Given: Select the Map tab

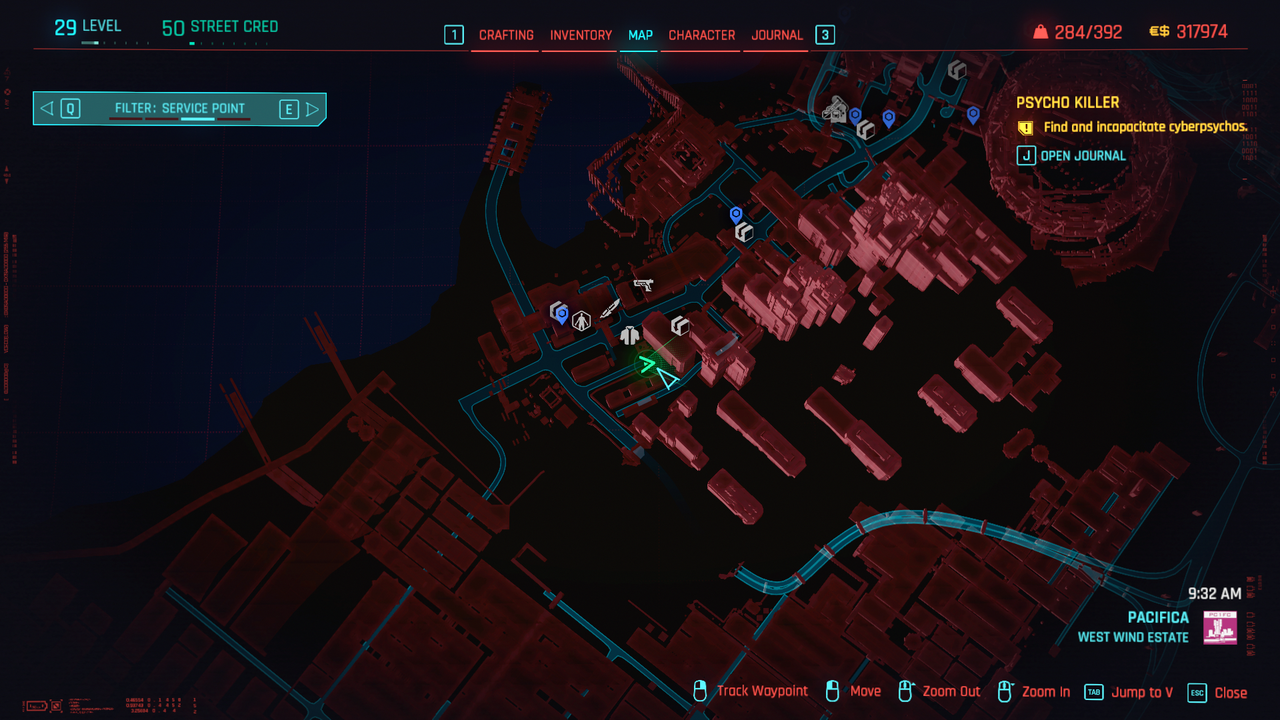Looking at the screenshot, I should click(x=640, y=35).
